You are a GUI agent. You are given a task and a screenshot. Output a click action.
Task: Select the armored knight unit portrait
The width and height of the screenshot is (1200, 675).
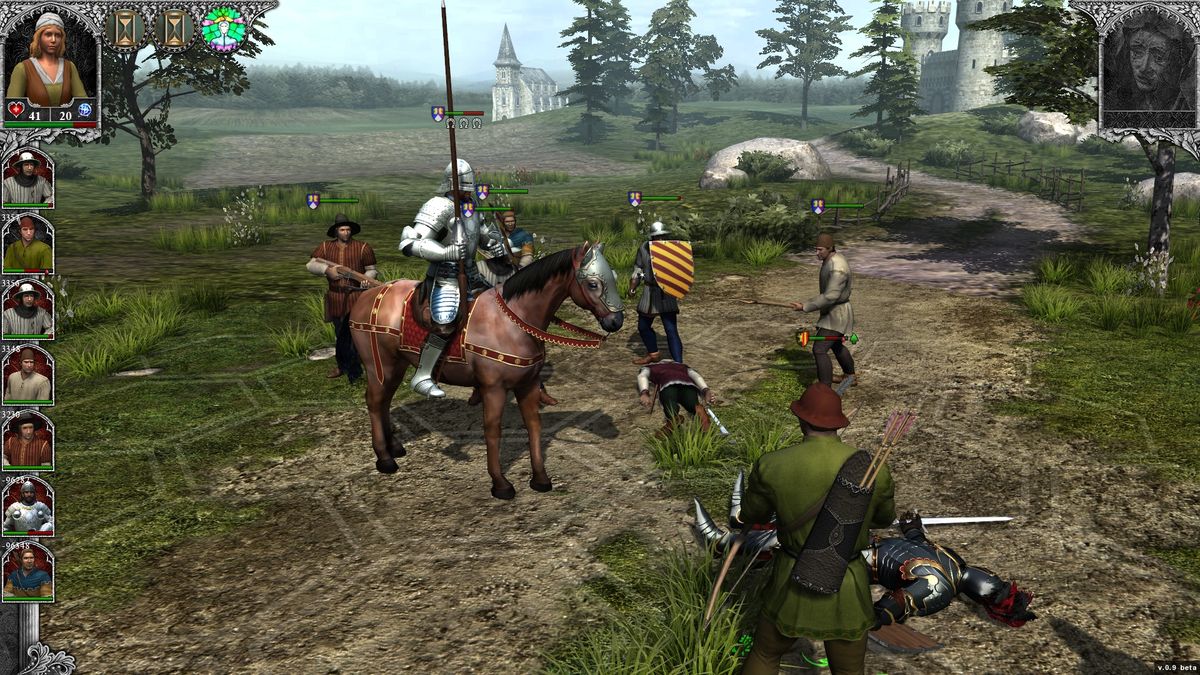point(27,507)
